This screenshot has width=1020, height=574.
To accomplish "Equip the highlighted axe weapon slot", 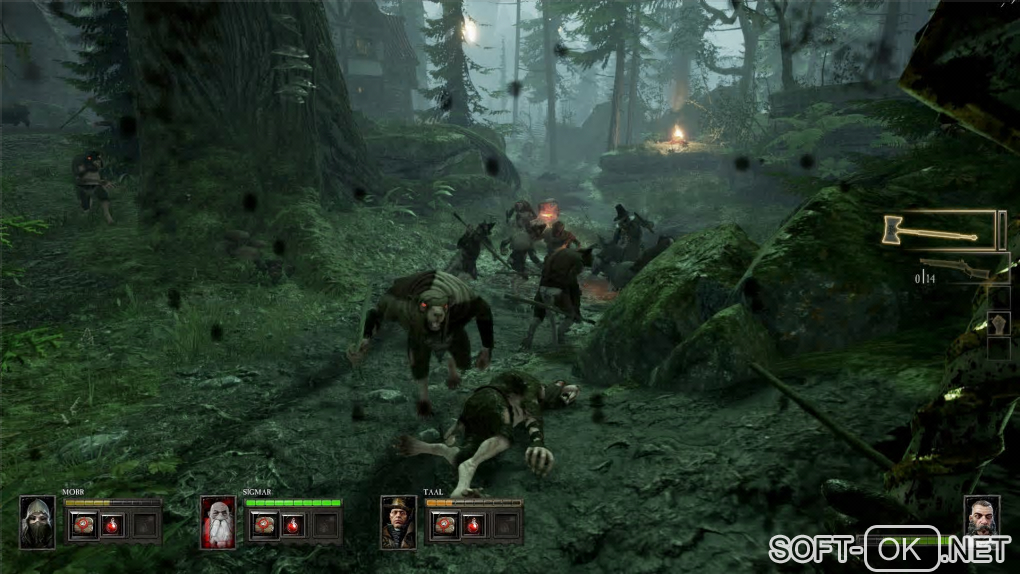I will pos(938,231).
